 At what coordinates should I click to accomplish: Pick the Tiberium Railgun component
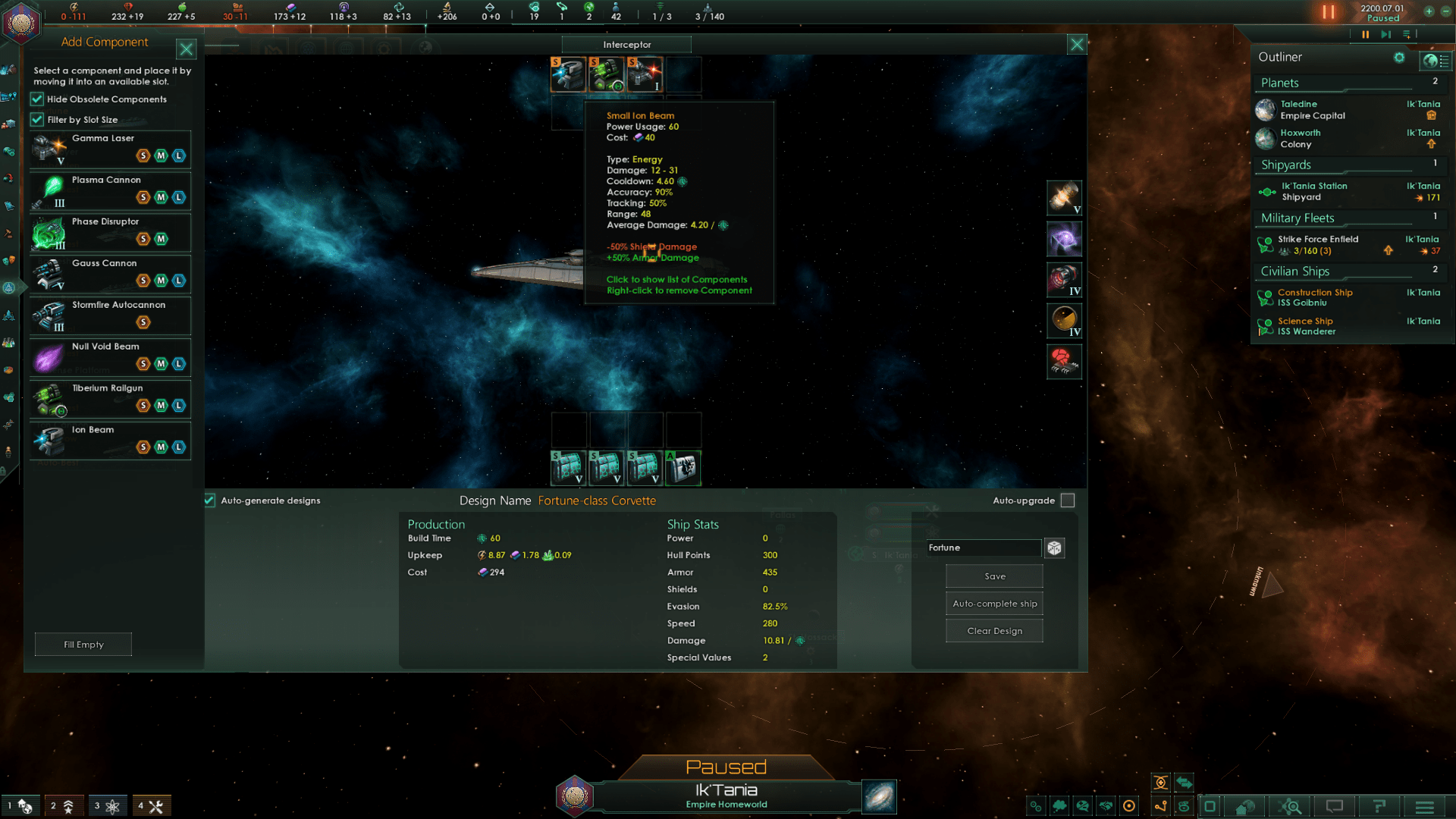[110, 399]
